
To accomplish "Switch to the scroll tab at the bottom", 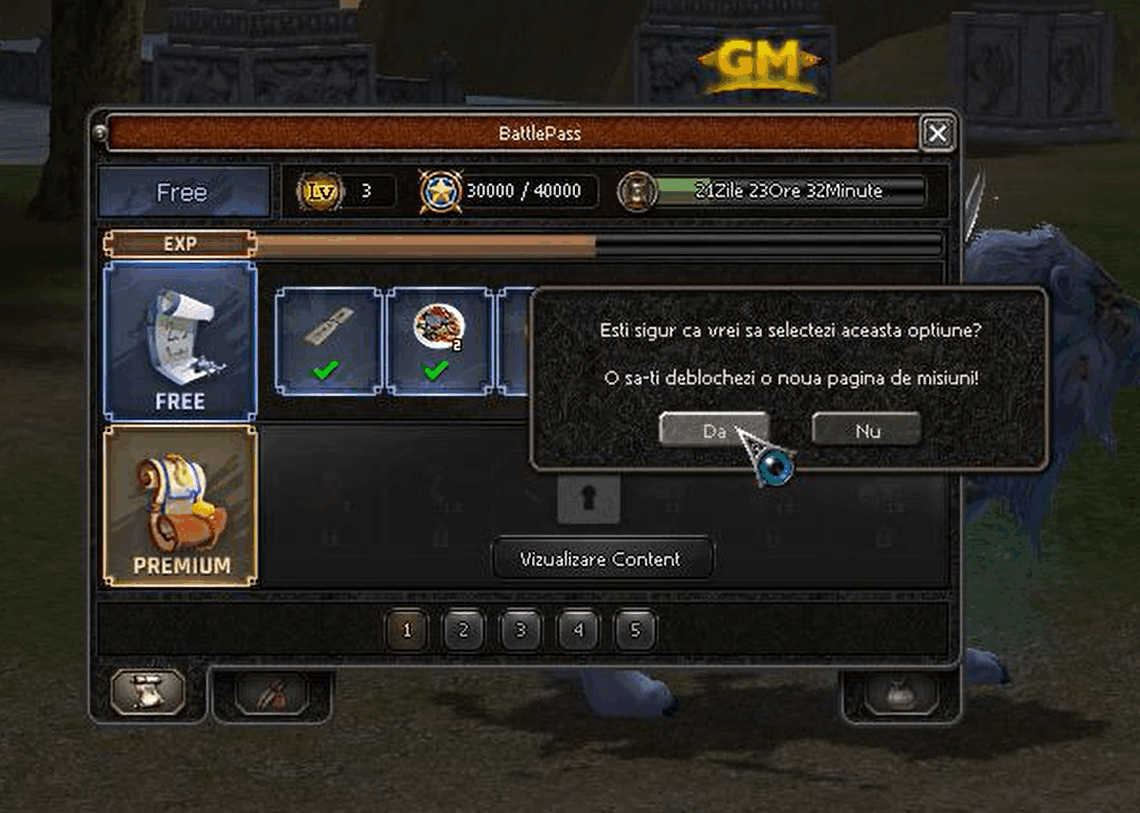I will [147, 691].
